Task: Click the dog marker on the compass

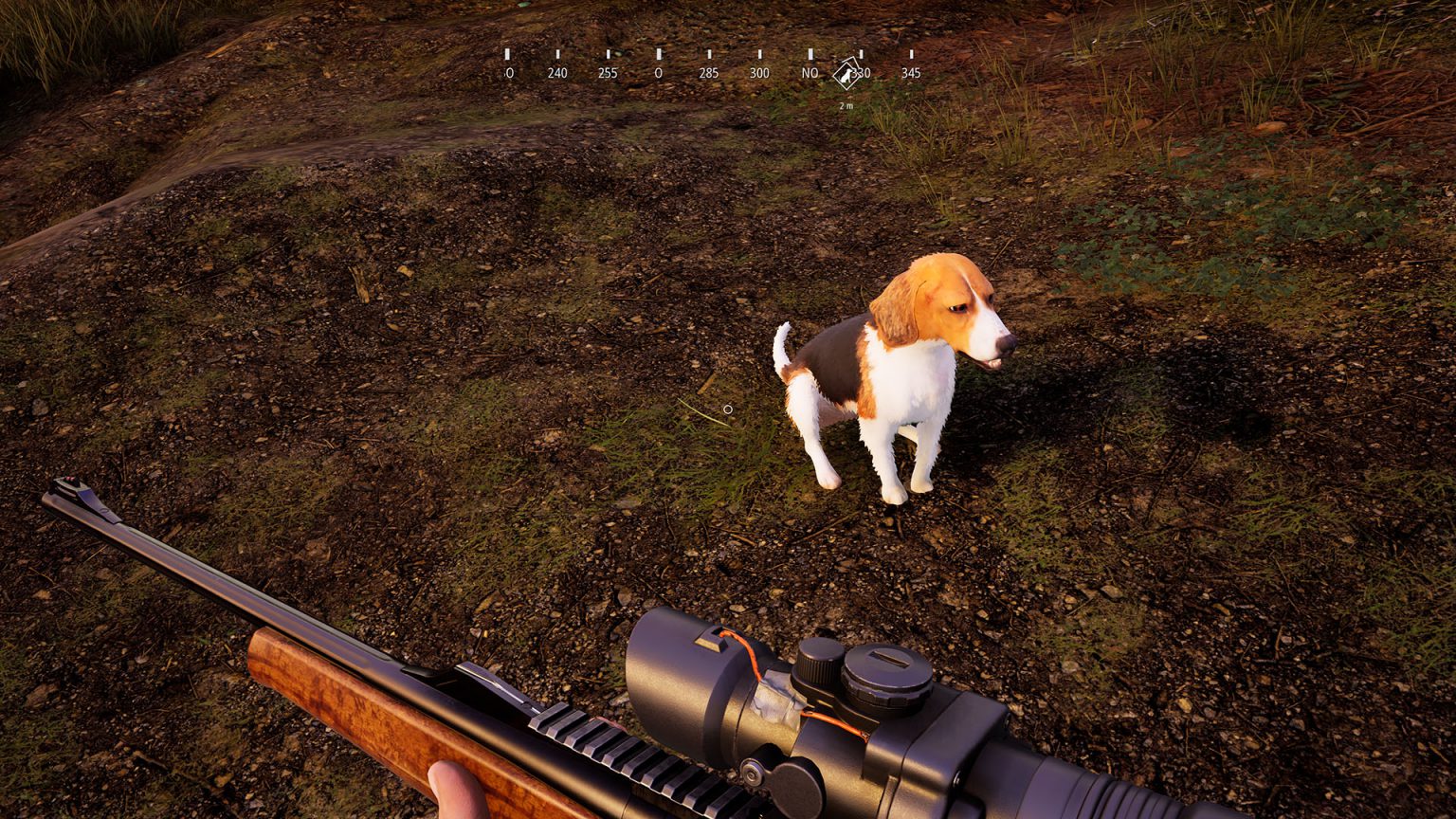Action: pyautogui.click(x=845, y=73)
